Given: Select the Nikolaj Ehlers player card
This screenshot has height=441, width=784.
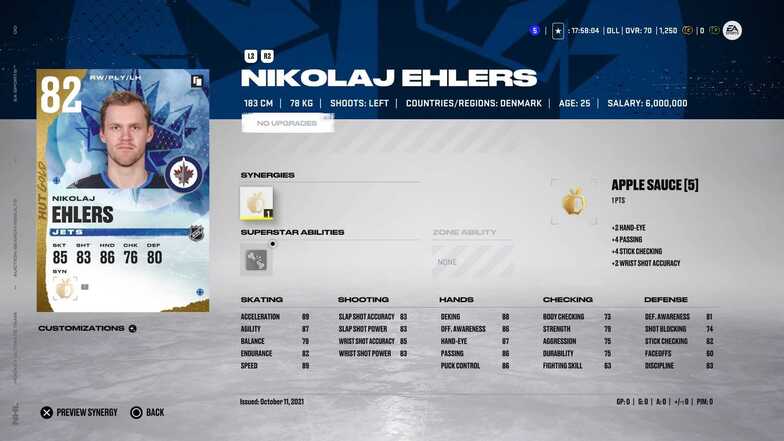Looking at the screenshot, I should tap(123, 190).
